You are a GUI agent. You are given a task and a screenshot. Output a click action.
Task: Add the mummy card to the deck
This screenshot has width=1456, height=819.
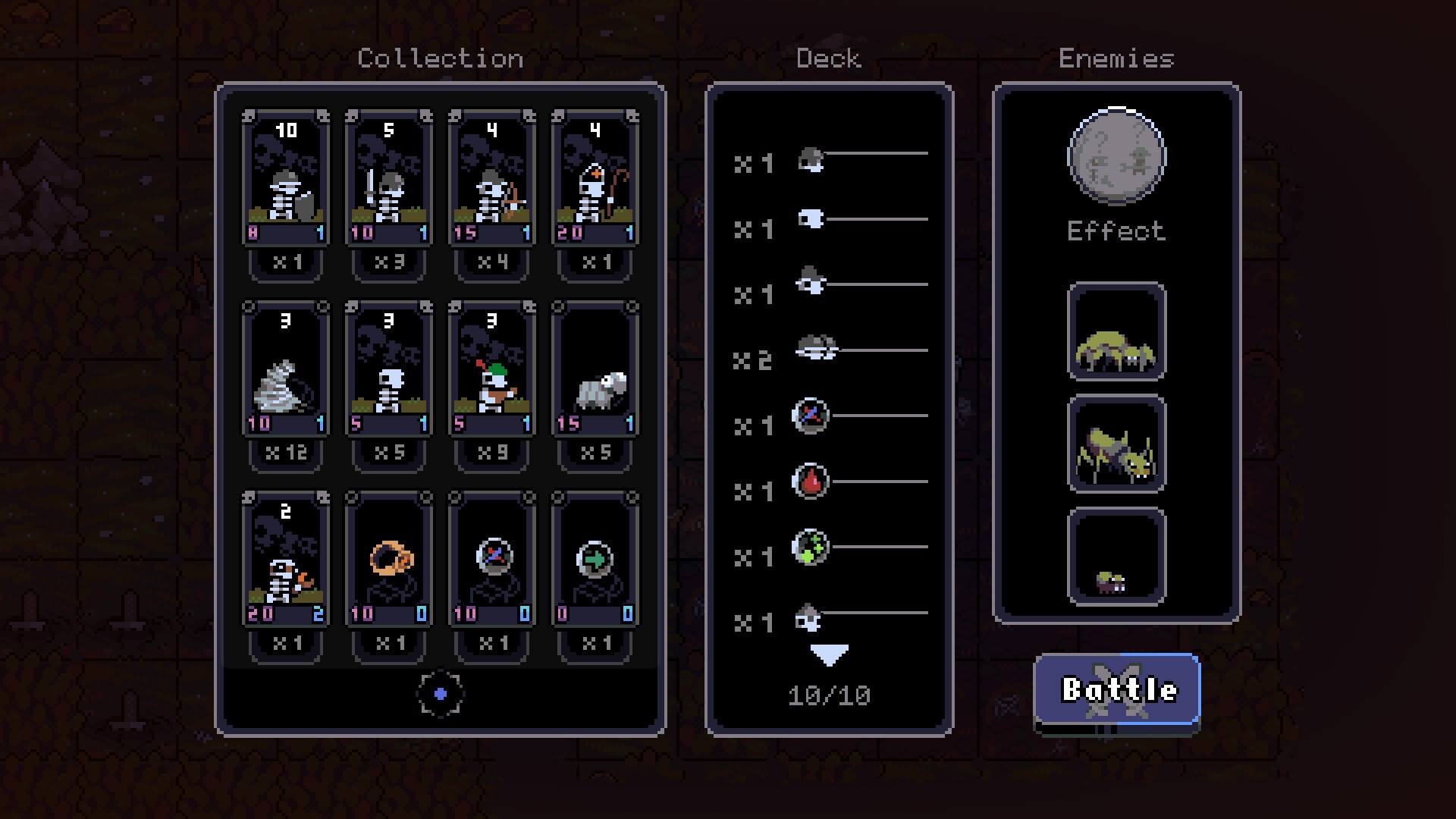click(x=286, y=370)
